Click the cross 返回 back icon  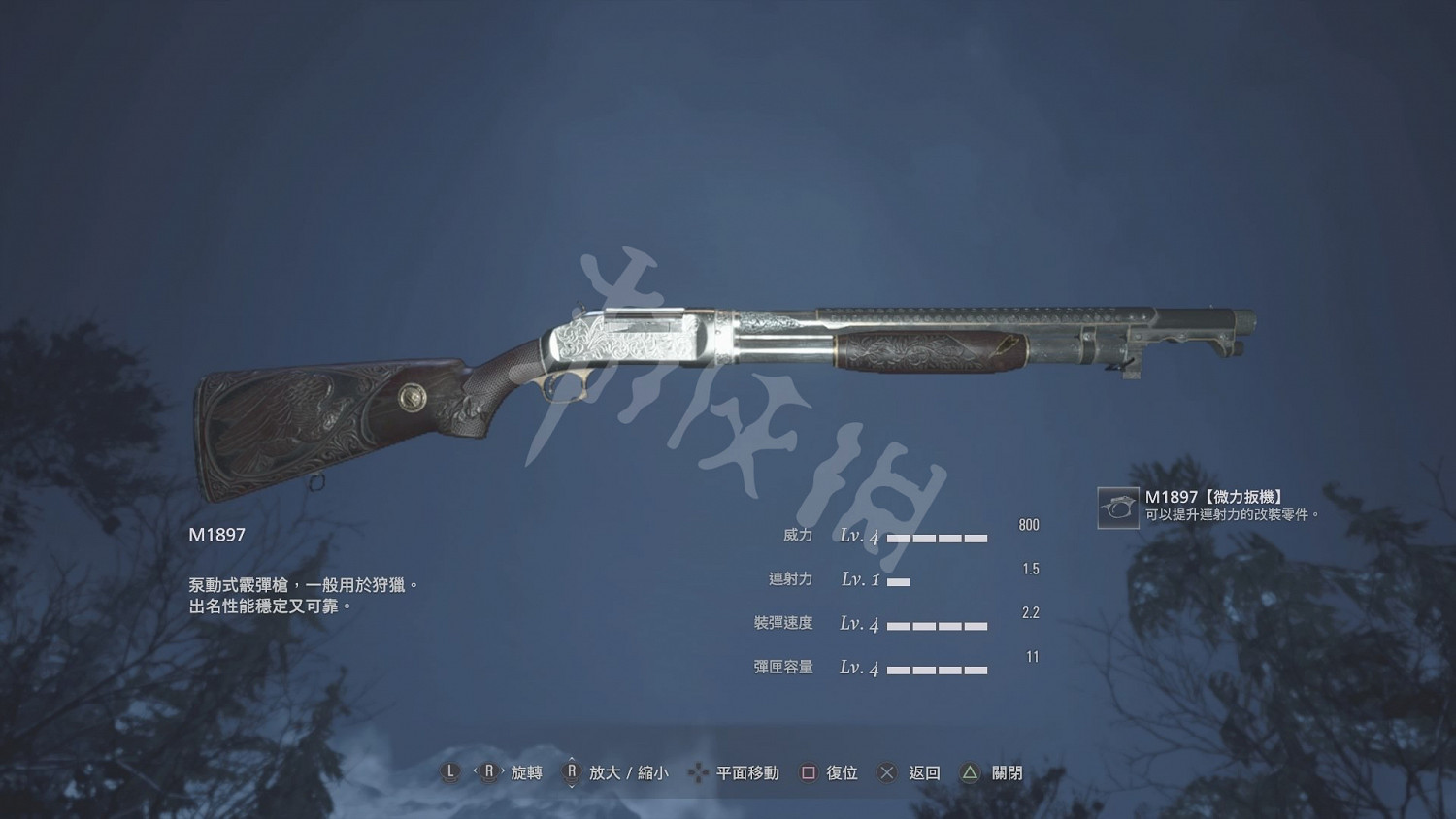(885, 773)
